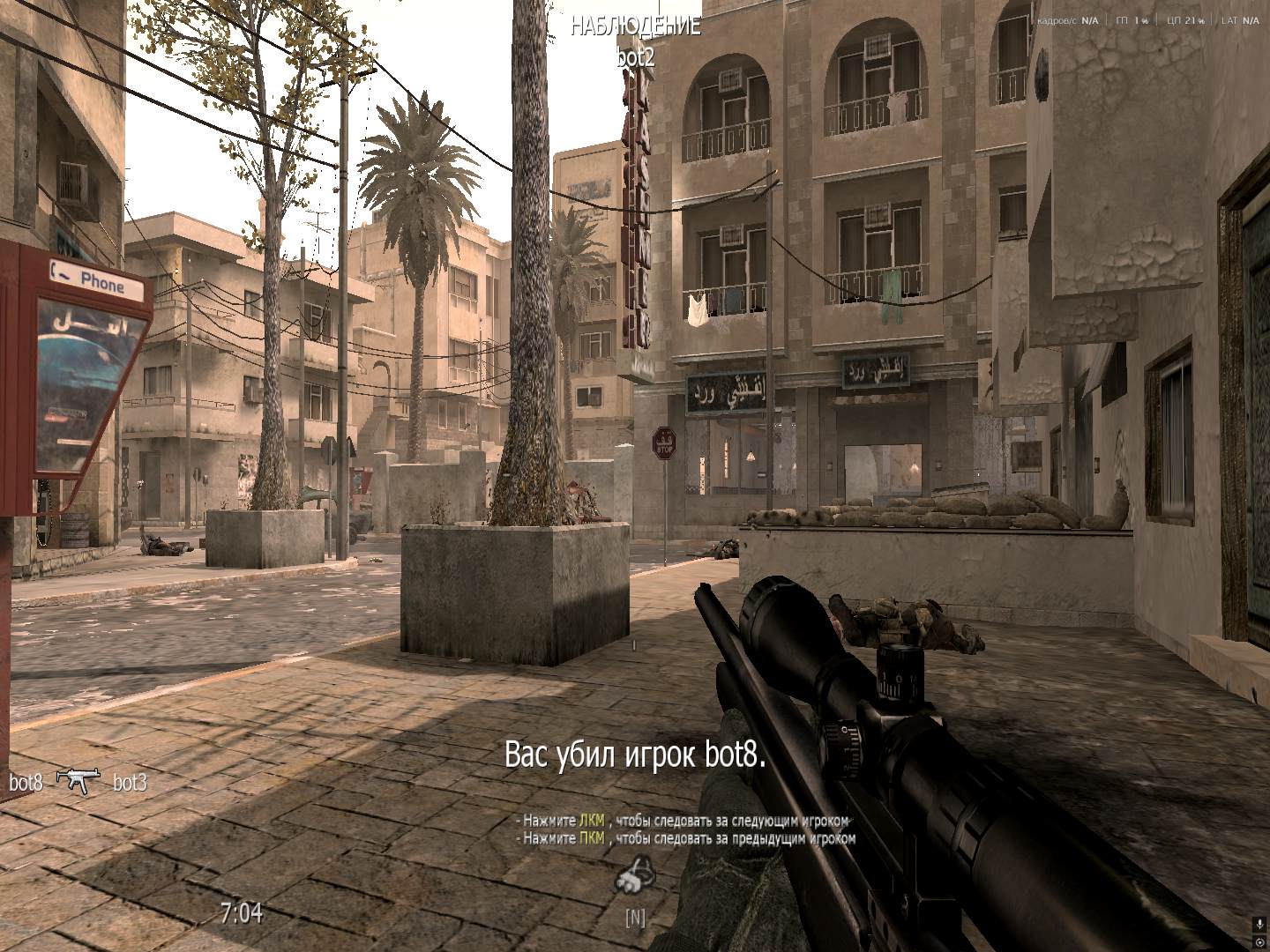Click the target-shaped overlay icon at bottom right
This screenshot has width=1270, height=952.
1259,942
